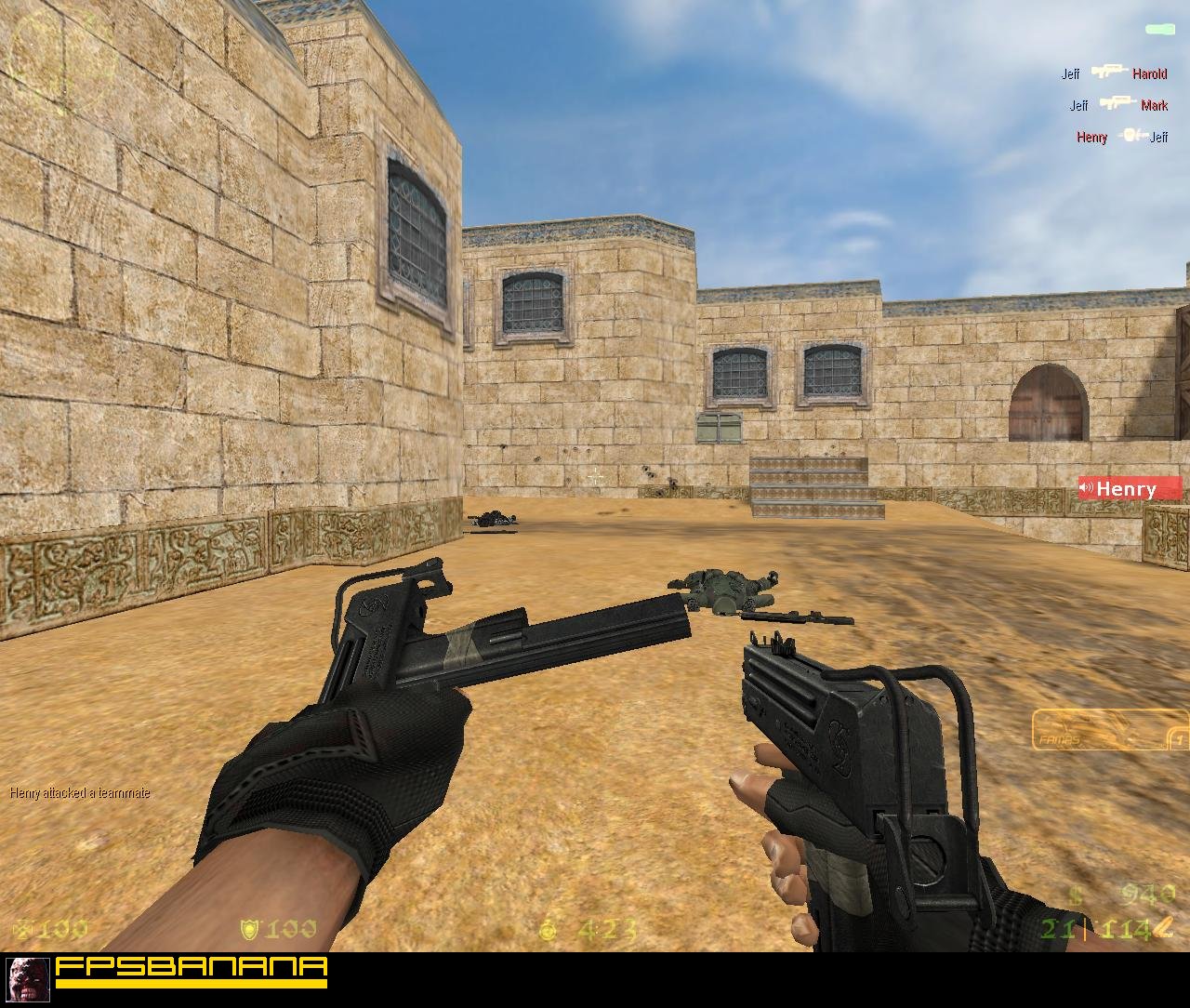The height and width of the screenshot is (1008, 1190).
Task: Click the dollar sign next to 940
Action: (1075, 893)
